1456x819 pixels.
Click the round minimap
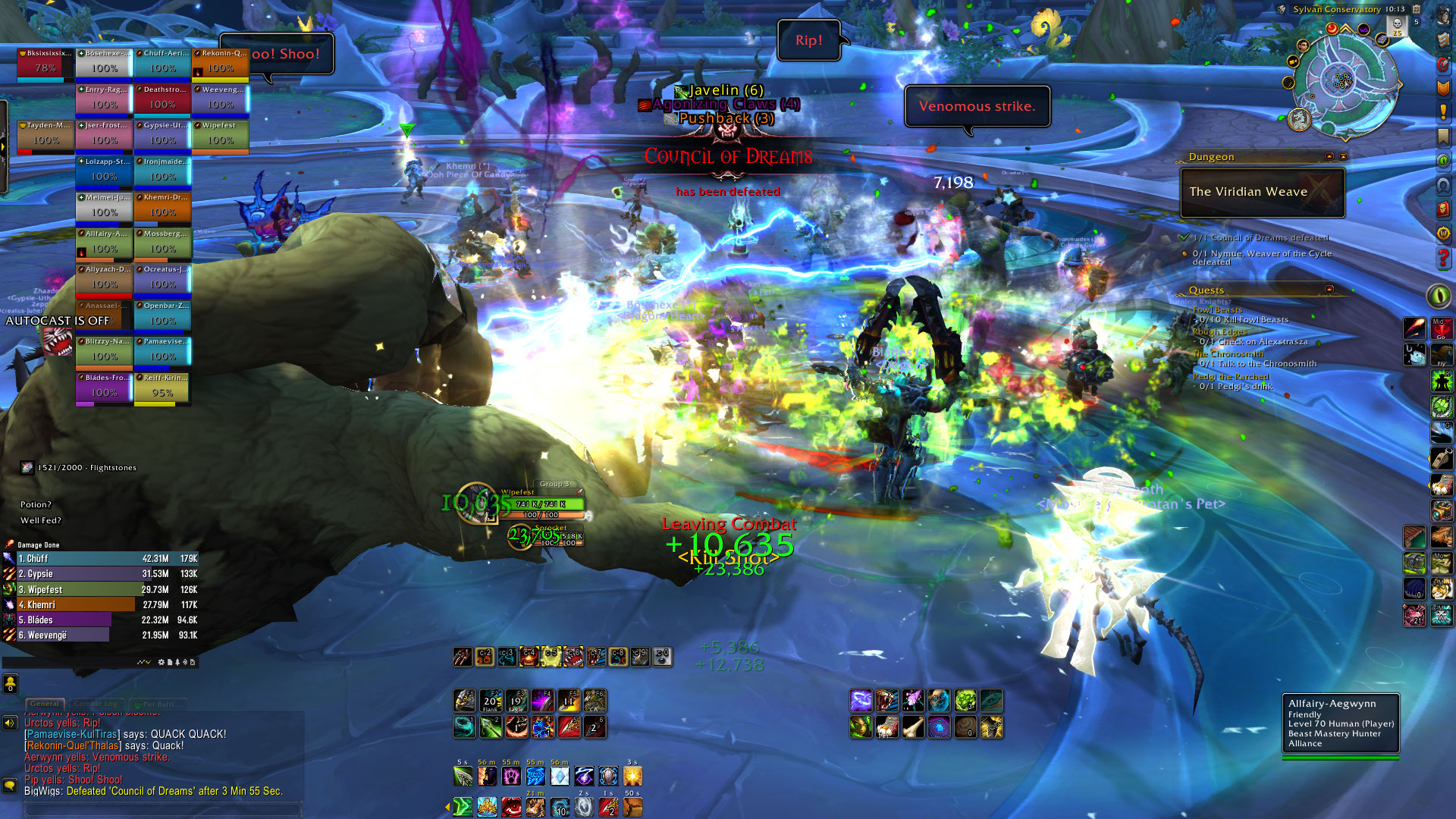(1342, 80)
